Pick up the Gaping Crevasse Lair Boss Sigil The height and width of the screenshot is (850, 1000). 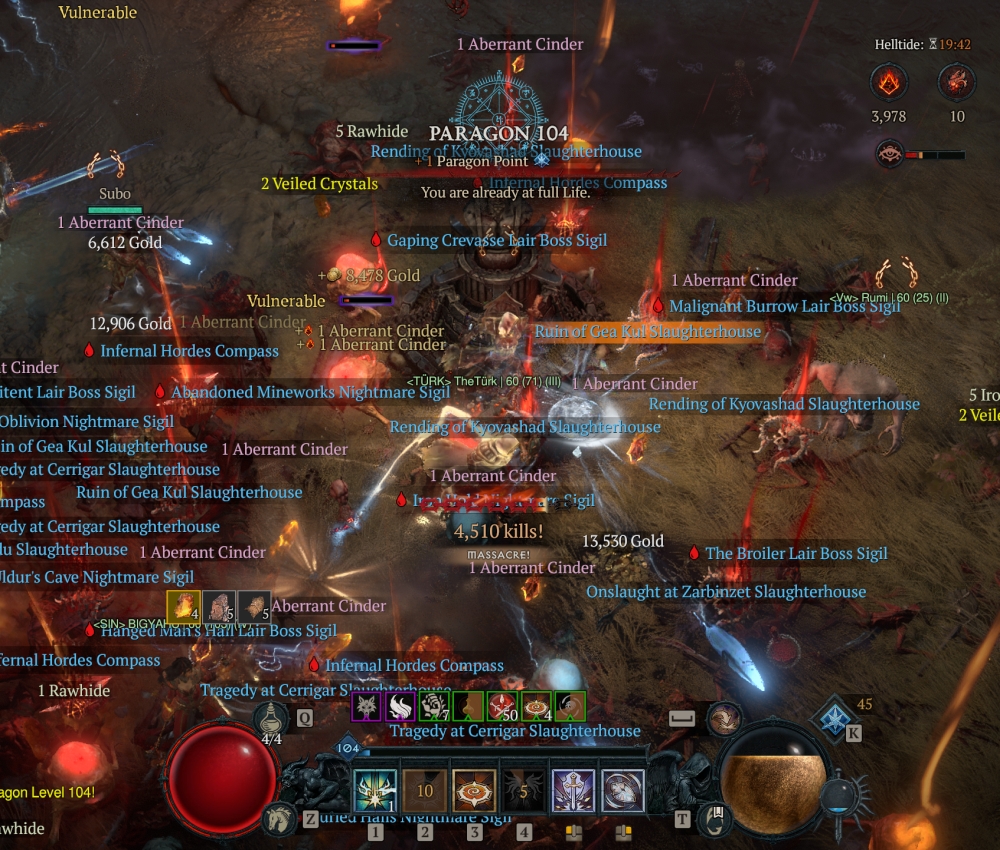(497, 240)
